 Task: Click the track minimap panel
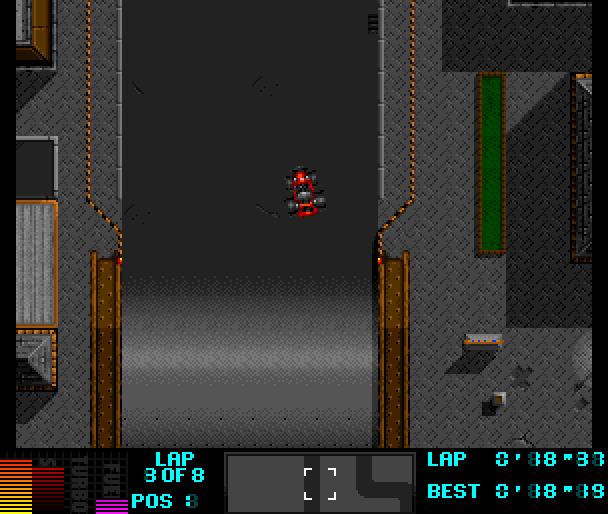[x=320, y=482]
